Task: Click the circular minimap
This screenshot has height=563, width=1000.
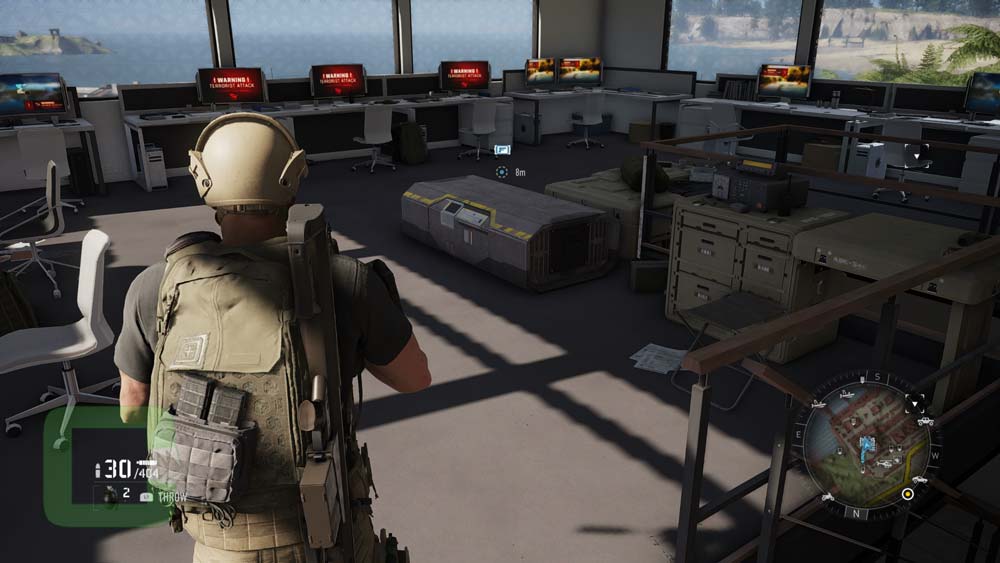Action: 867,447
